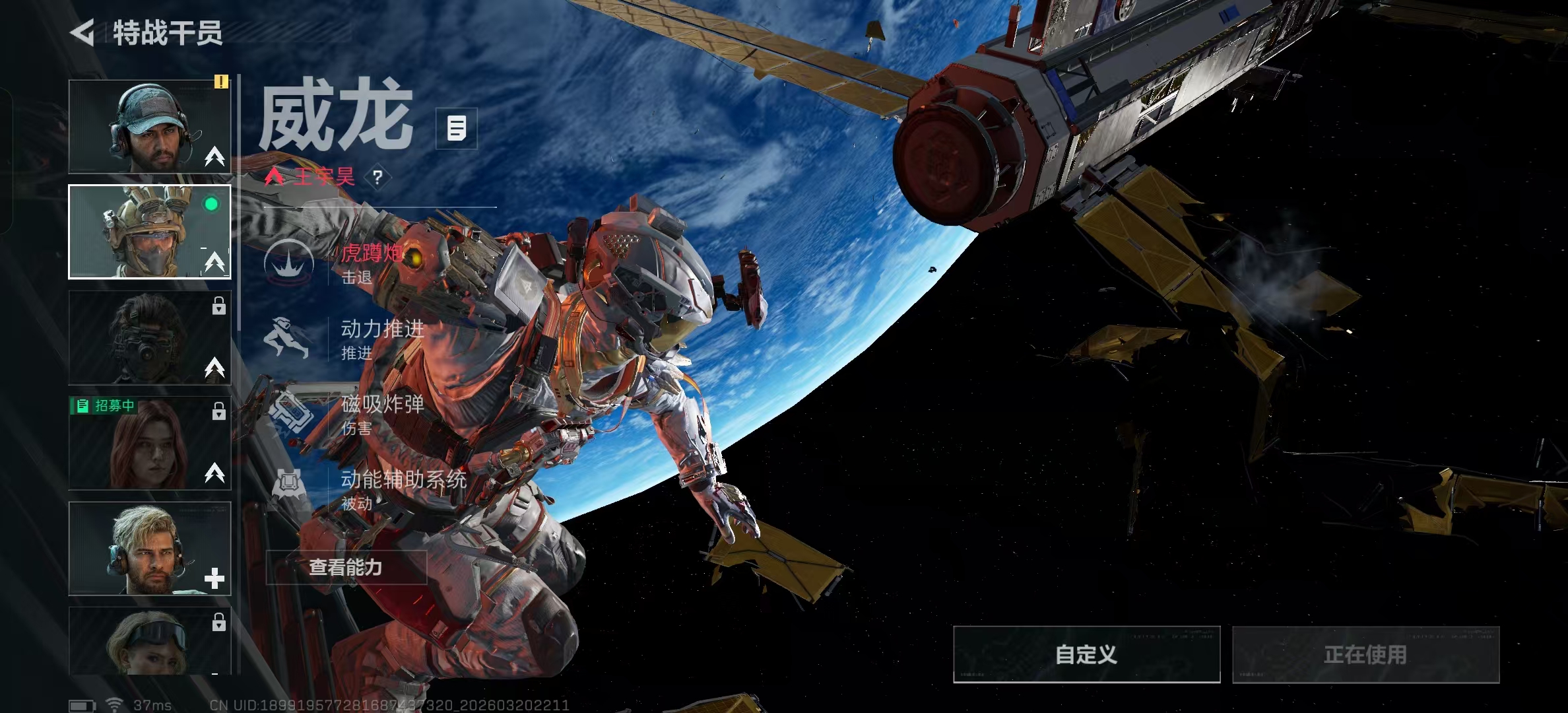The height and width of the screenshot is (713, 1568).
Task: Go back using the arrow by 特战干员
Action: click(83, 33)
